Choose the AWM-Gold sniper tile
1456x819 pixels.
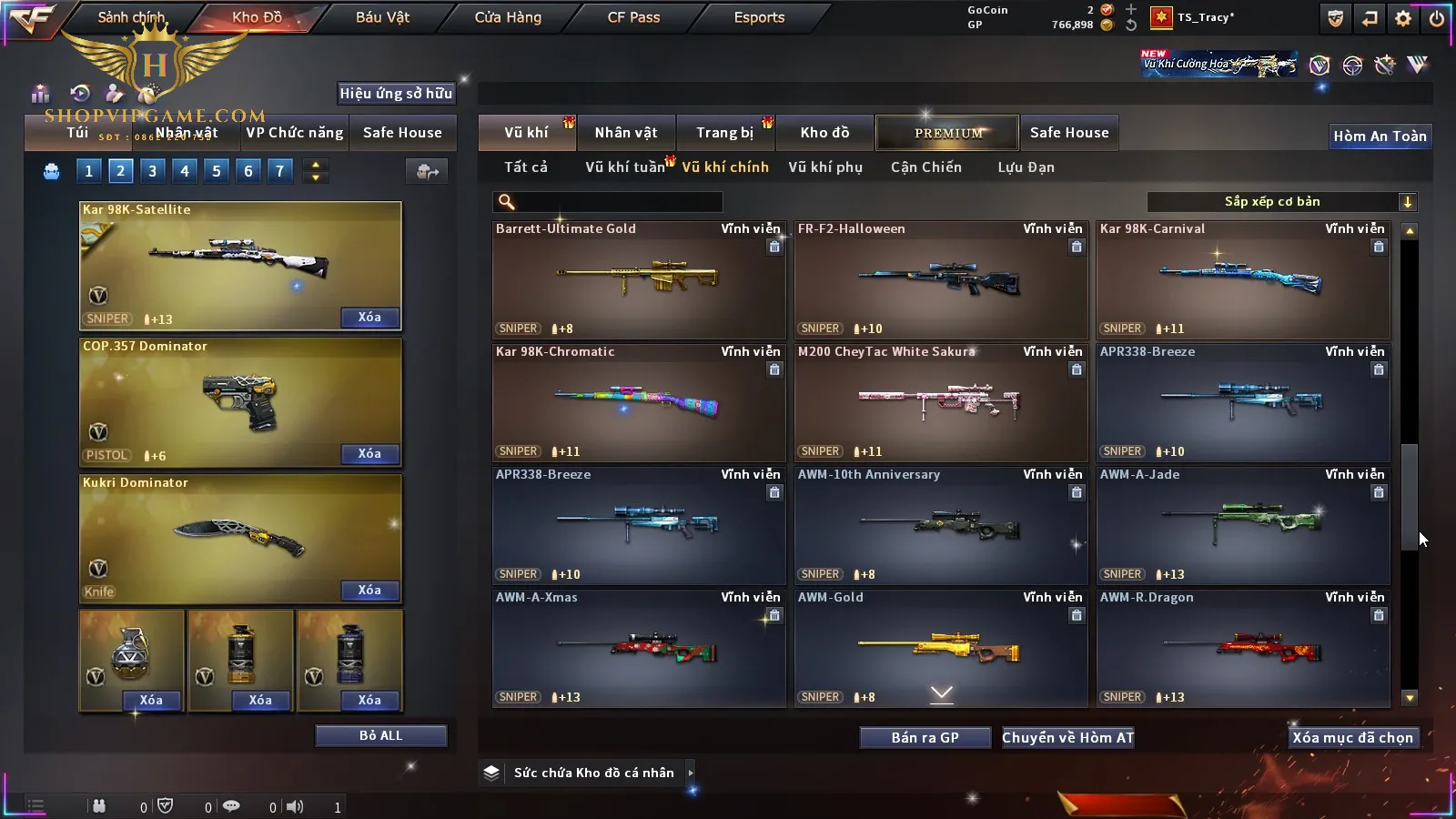(x=940, y=649)
